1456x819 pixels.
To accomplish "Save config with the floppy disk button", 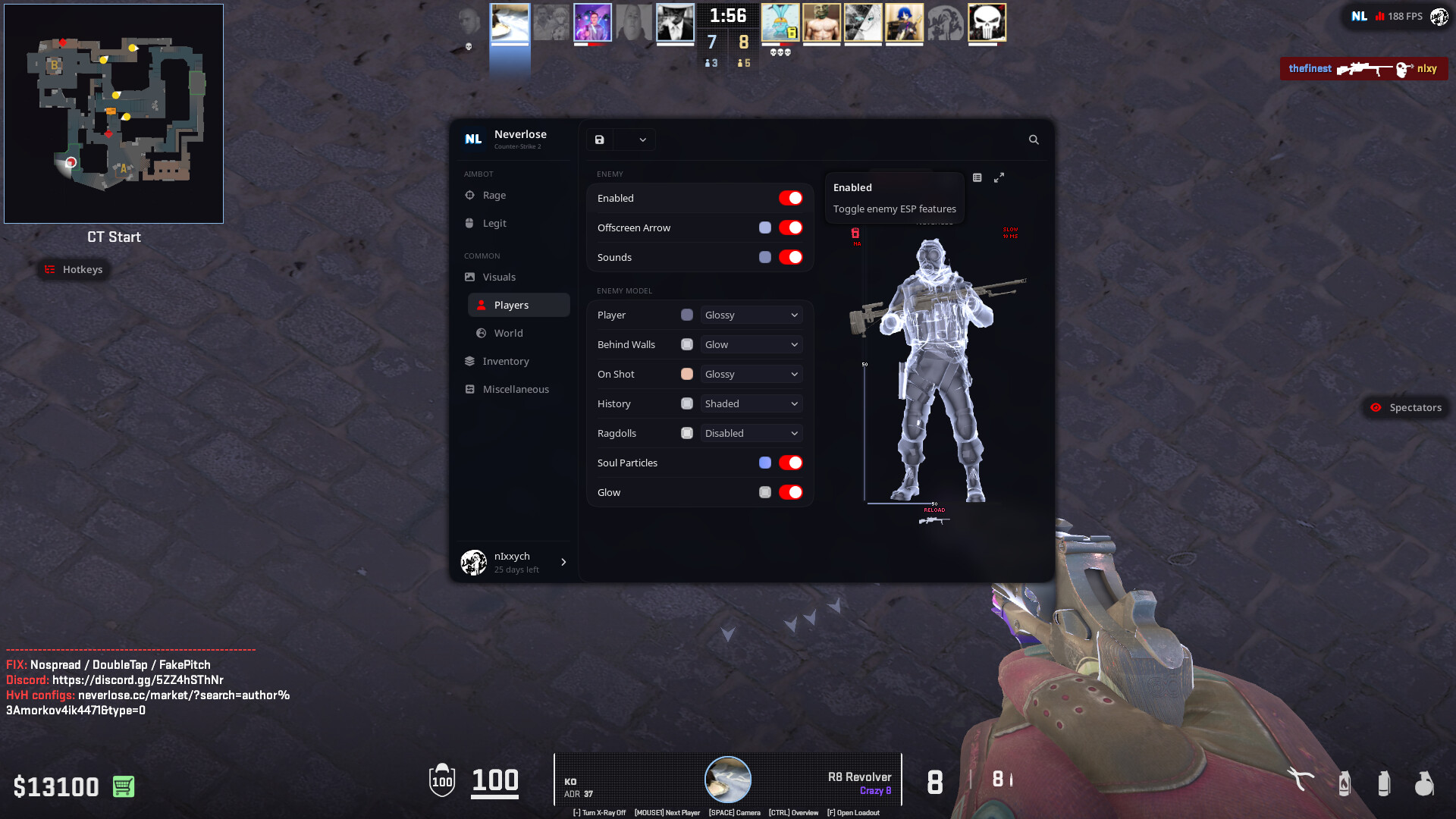I will pos(600,140).
